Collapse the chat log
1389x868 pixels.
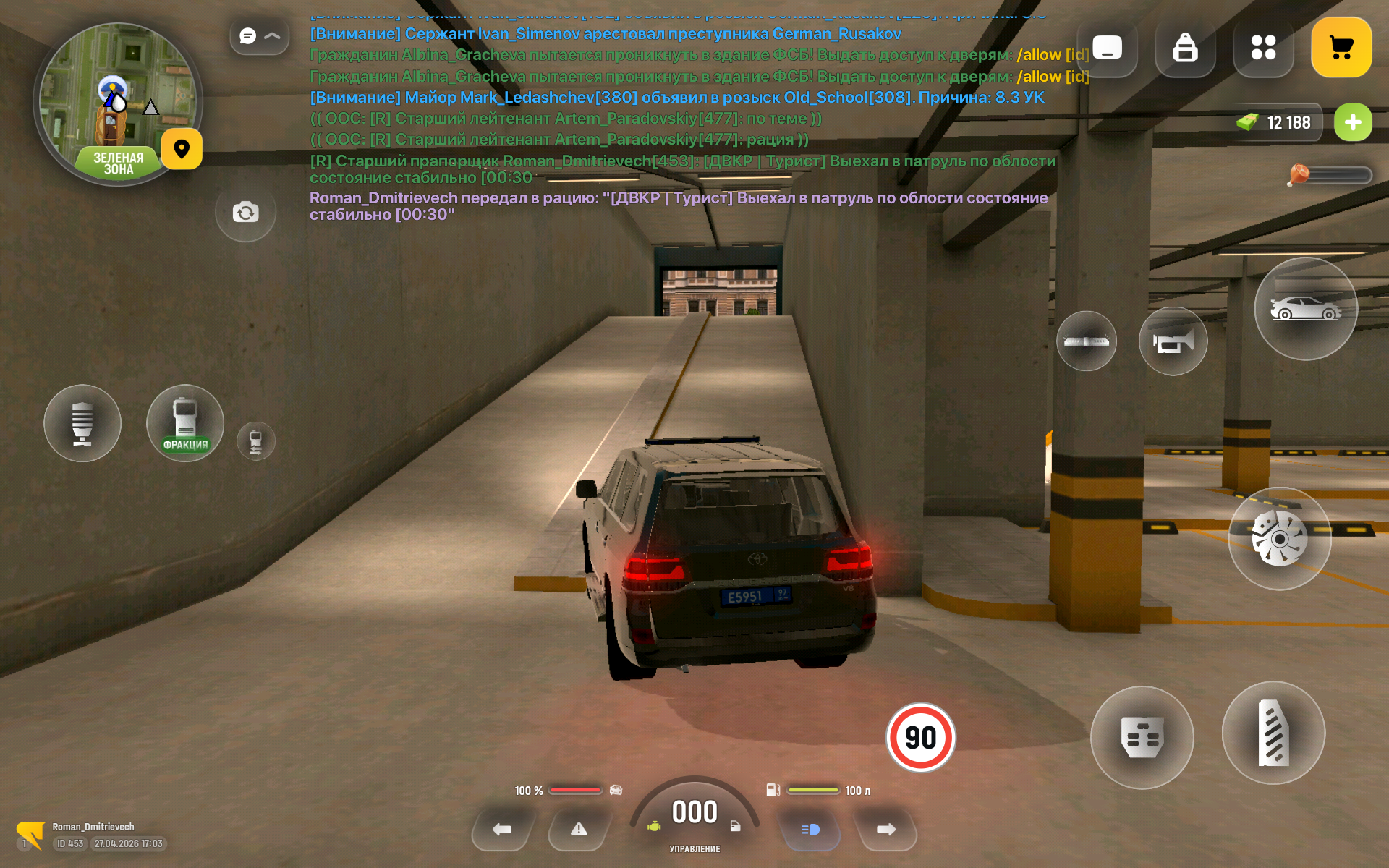(260, 36)
